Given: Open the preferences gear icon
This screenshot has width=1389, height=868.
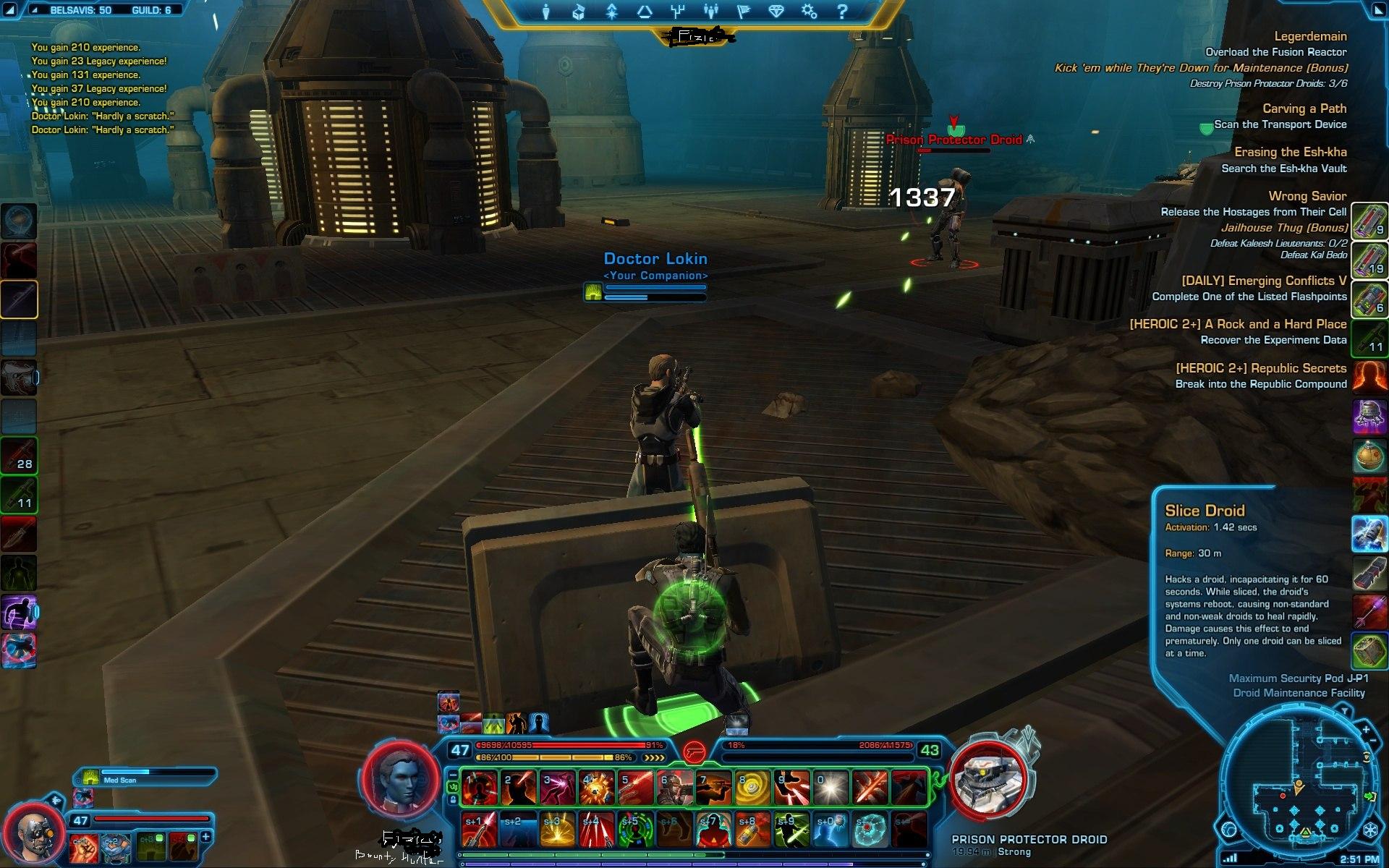Looking at the screenshot, I should pyautogui.click(x=809, y=12).
